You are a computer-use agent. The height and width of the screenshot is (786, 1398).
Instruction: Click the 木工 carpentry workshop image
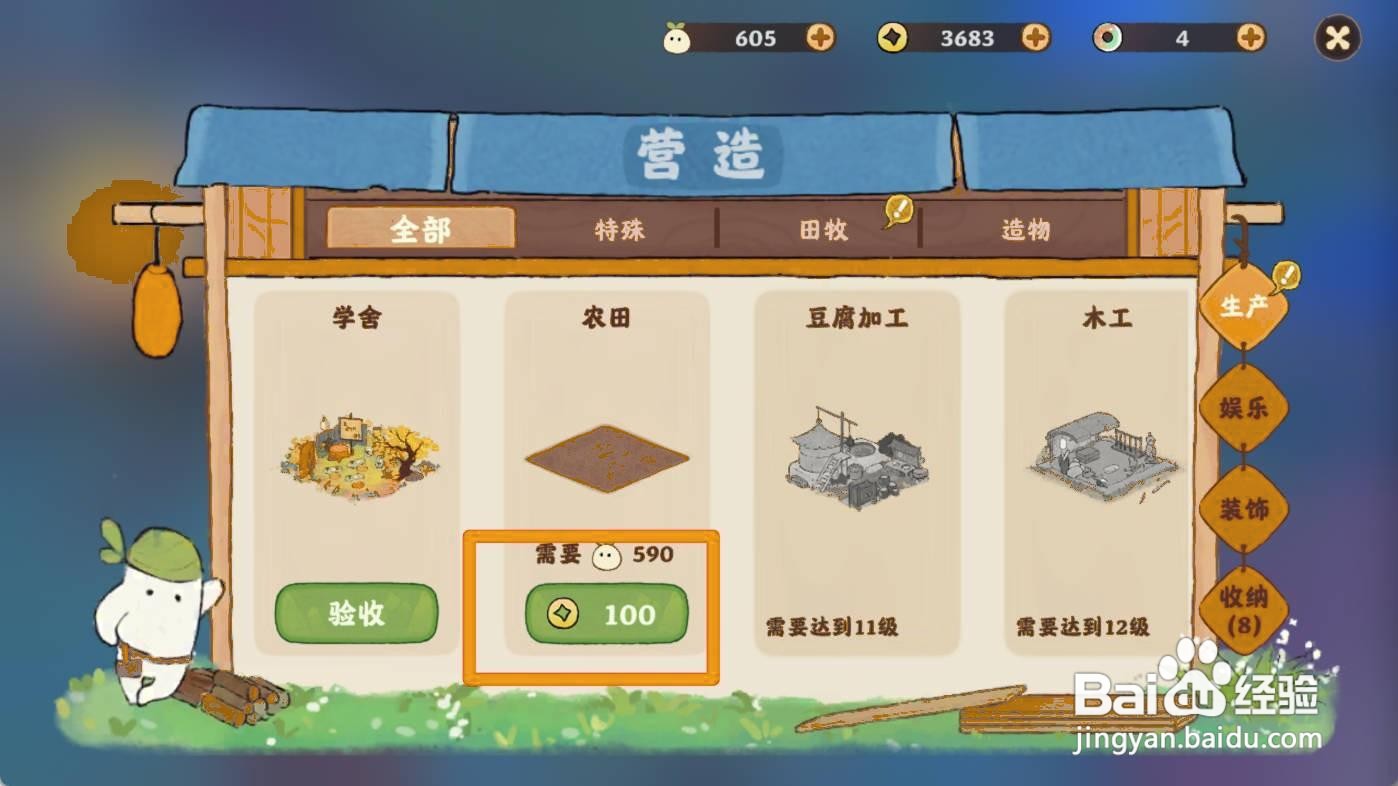point(1104,455)
